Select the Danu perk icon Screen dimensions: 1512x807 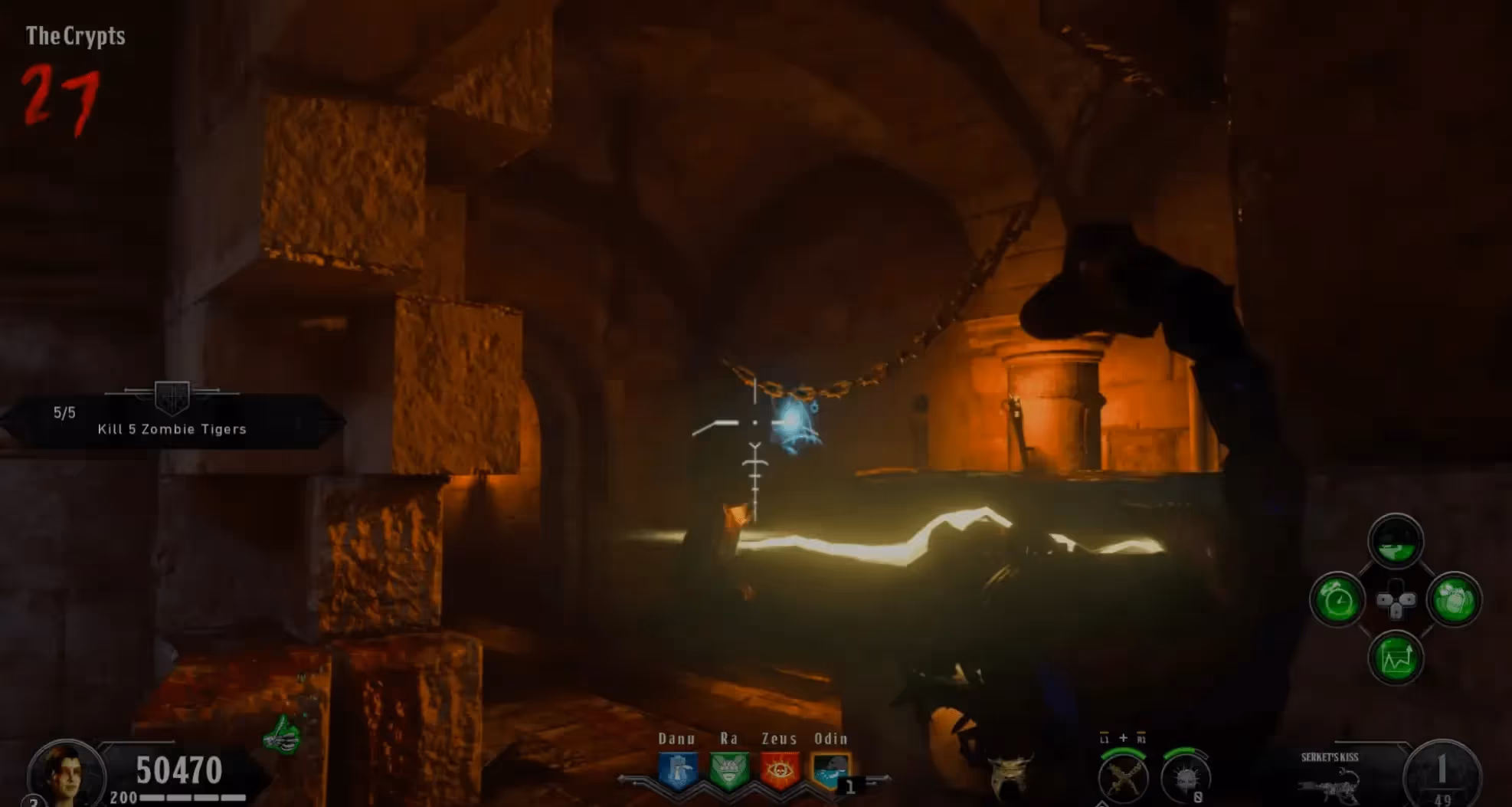[679, 769]
